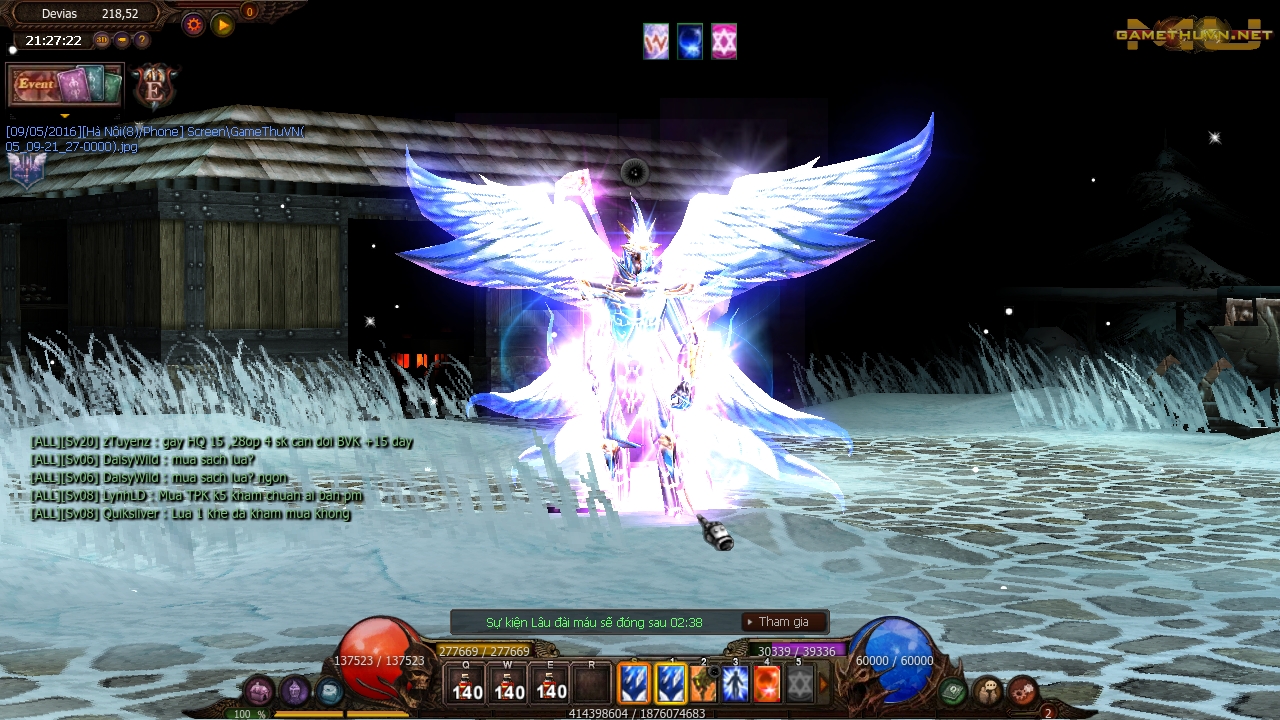Use the potion in the E slot
Screen dimensions: 1280x720
[x=551, y=684]
